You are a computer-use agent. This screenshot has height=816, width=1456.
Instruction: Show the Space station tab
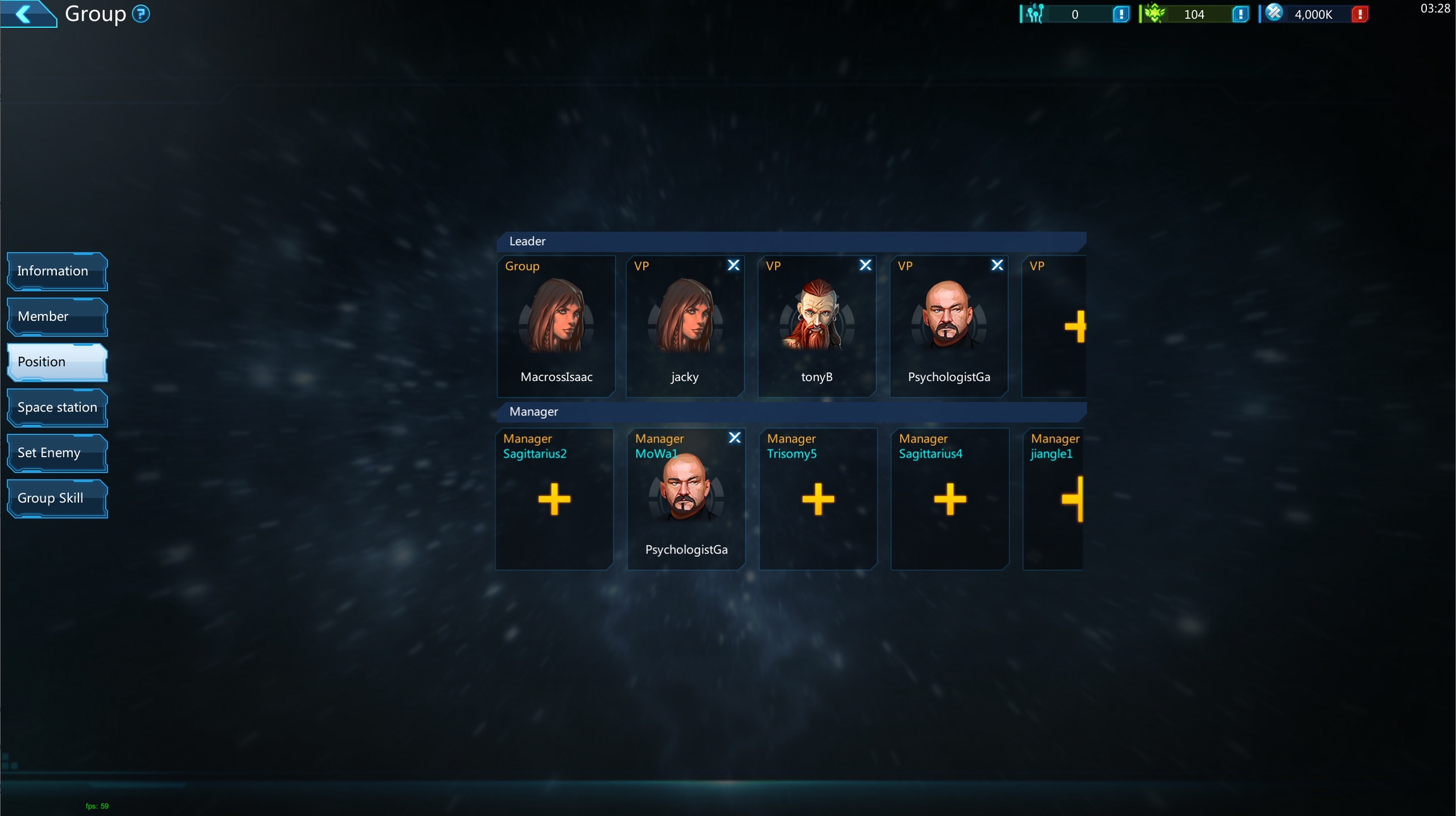pos(57,407)
